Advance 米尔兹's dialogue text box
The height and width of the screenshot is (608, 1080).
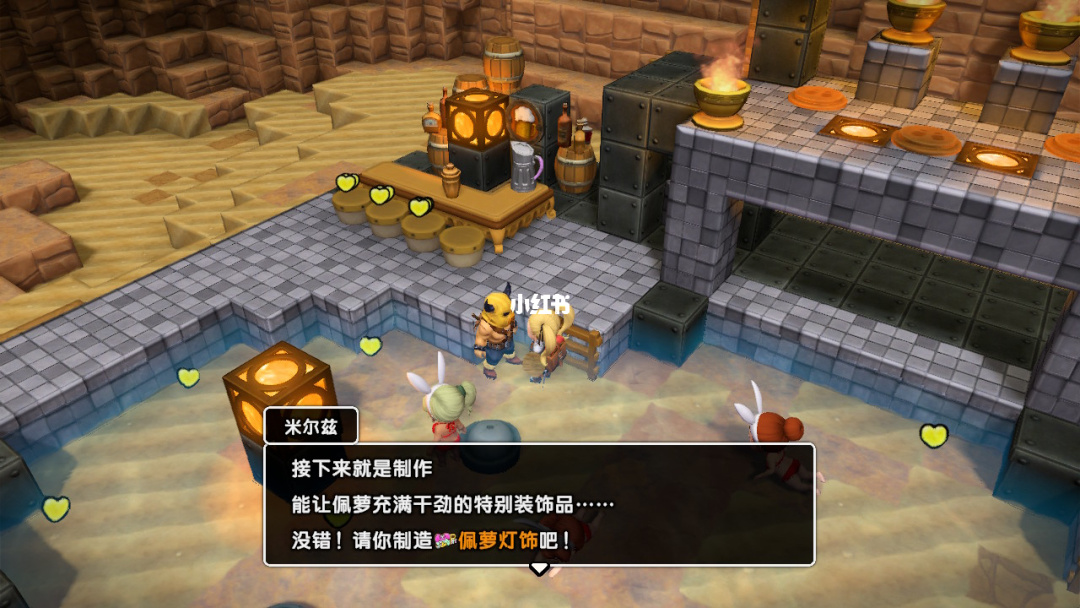pos(539,504)
